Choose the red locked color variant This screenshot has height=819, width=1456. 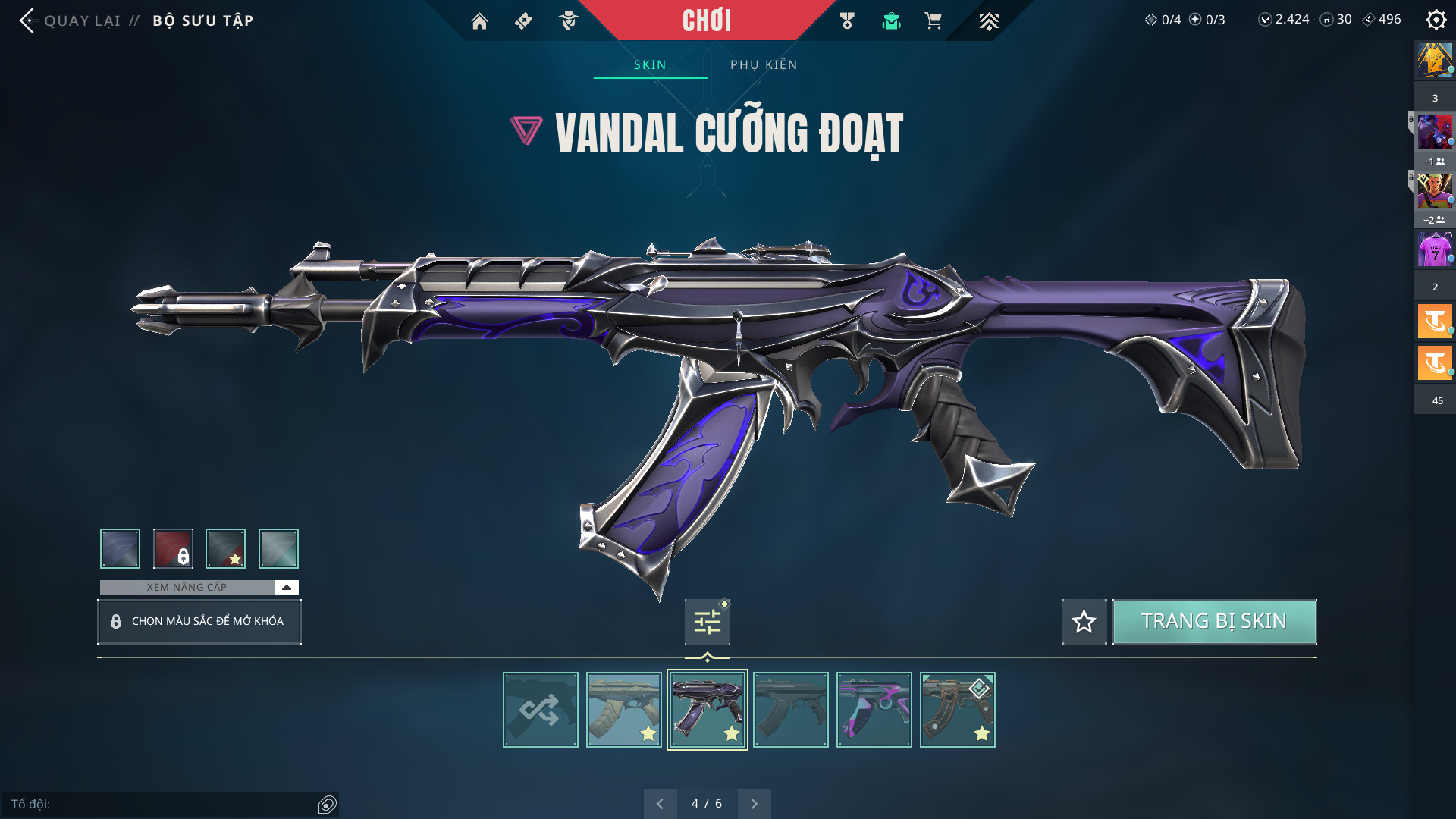click(173, 548)
